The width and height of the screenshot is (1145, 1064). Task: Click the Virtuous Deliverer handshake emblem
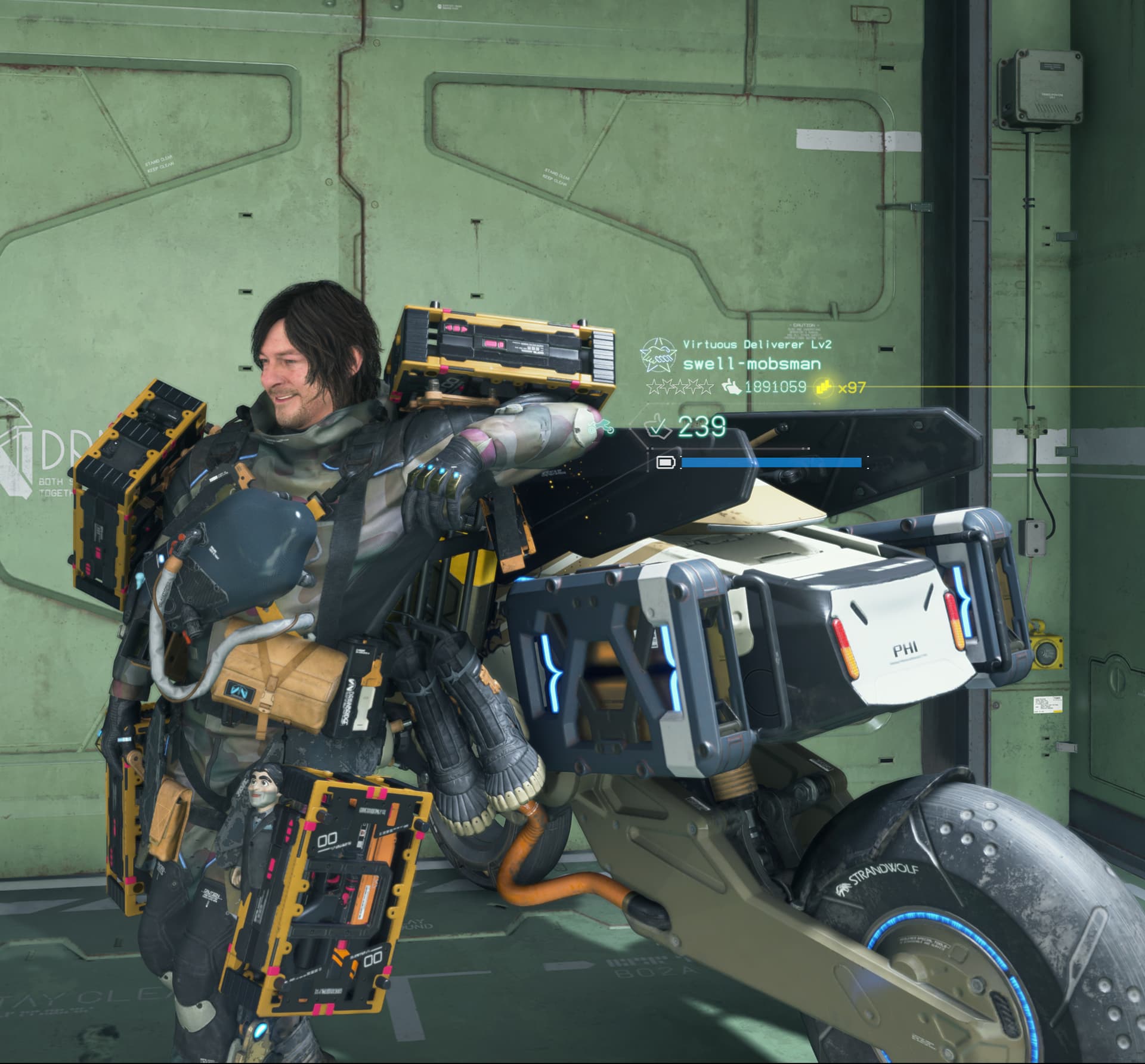(659, 354)
